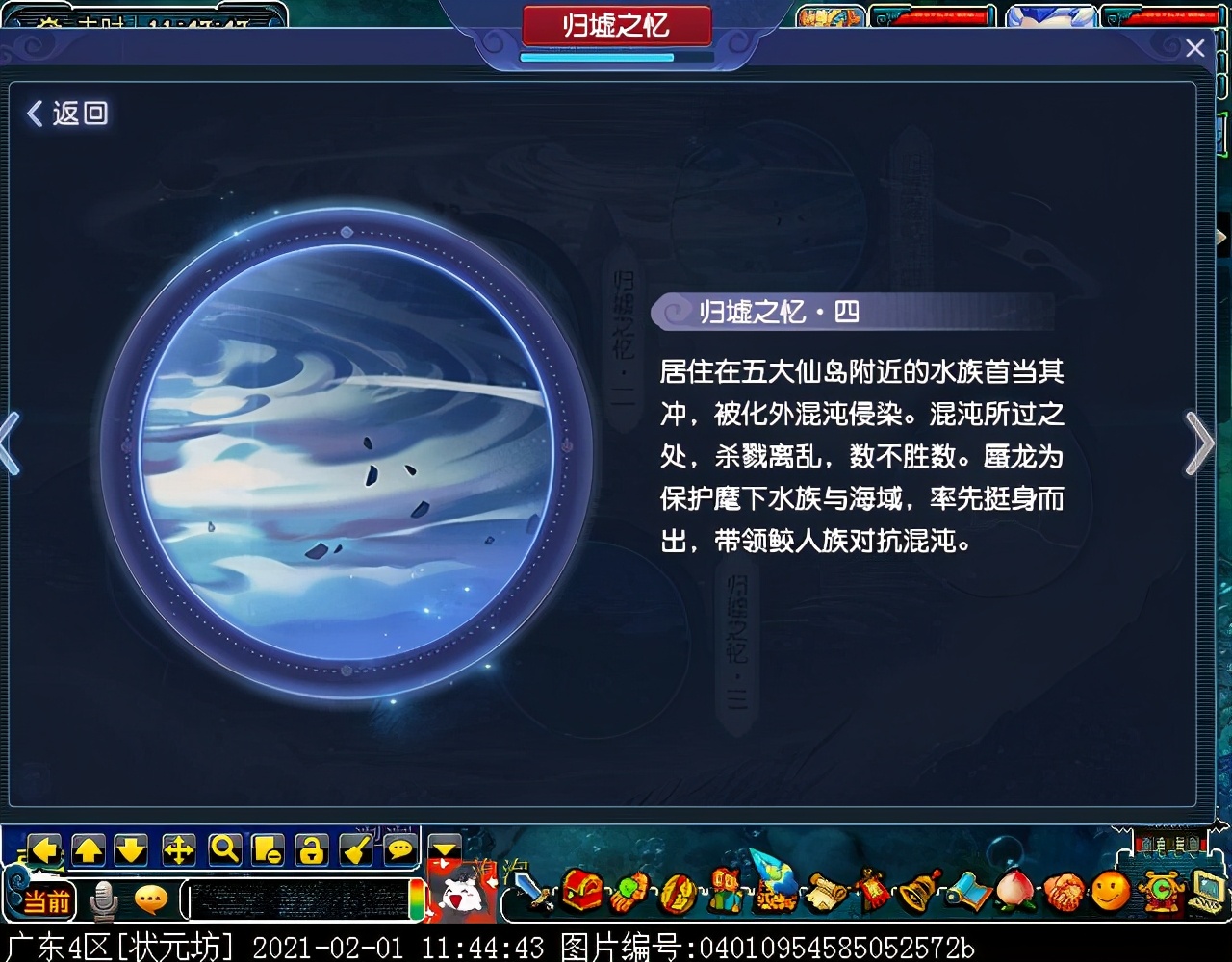Click the rainbow gradient bar beside the chat box
Image resolution: width=1232 pixels, height=962 pixels.
tap(415, 899)
